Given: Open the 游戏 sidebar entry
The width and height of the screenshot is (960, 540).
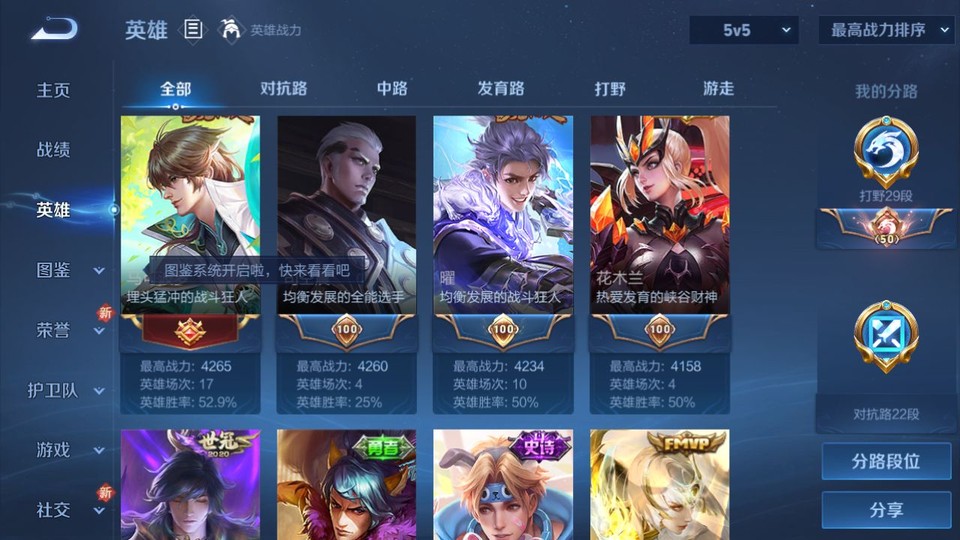Looking at the screenshot, I should pyautogui.click(x=65, y=450).
